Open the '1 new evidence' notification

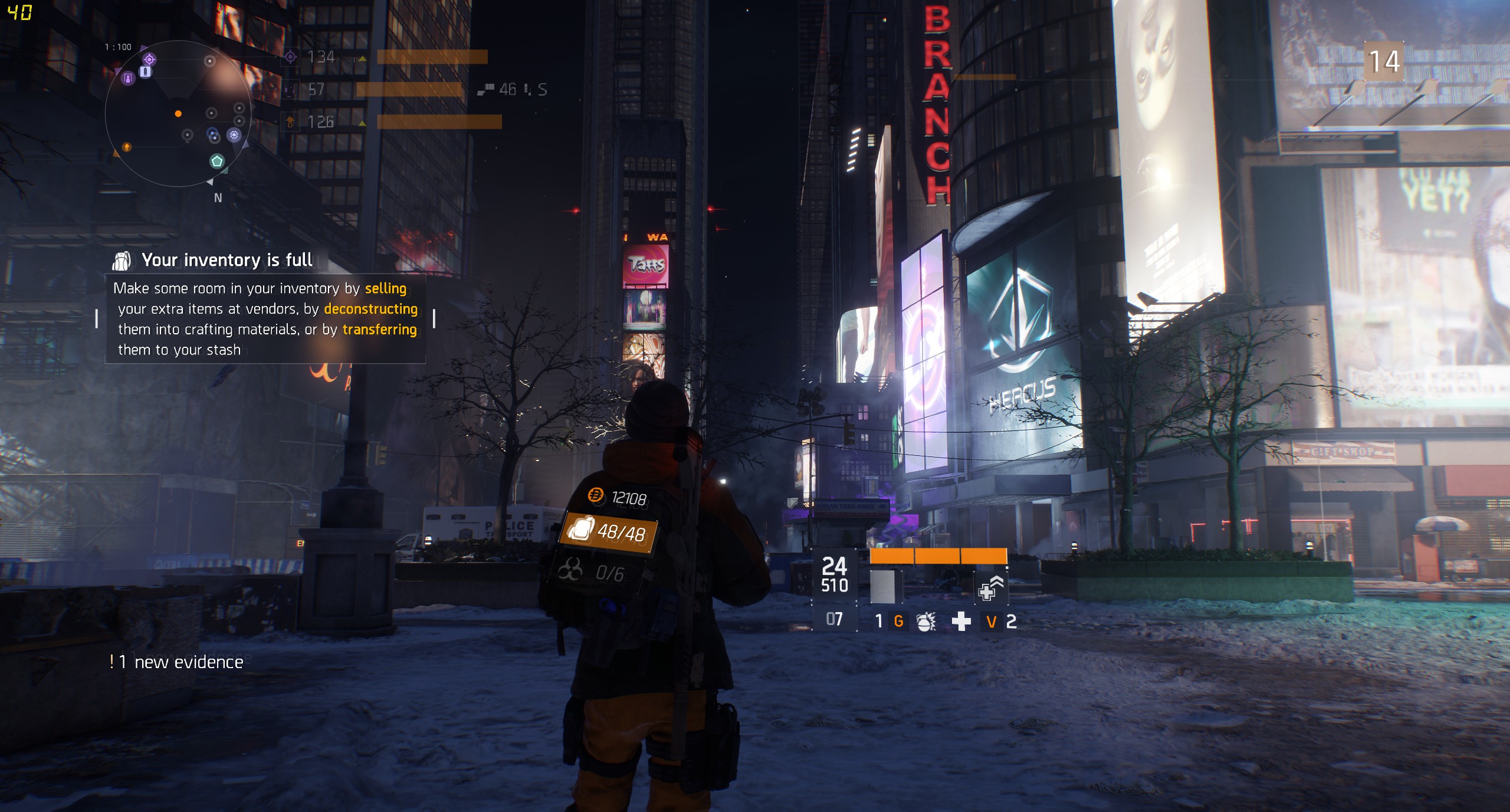[177, 662]
